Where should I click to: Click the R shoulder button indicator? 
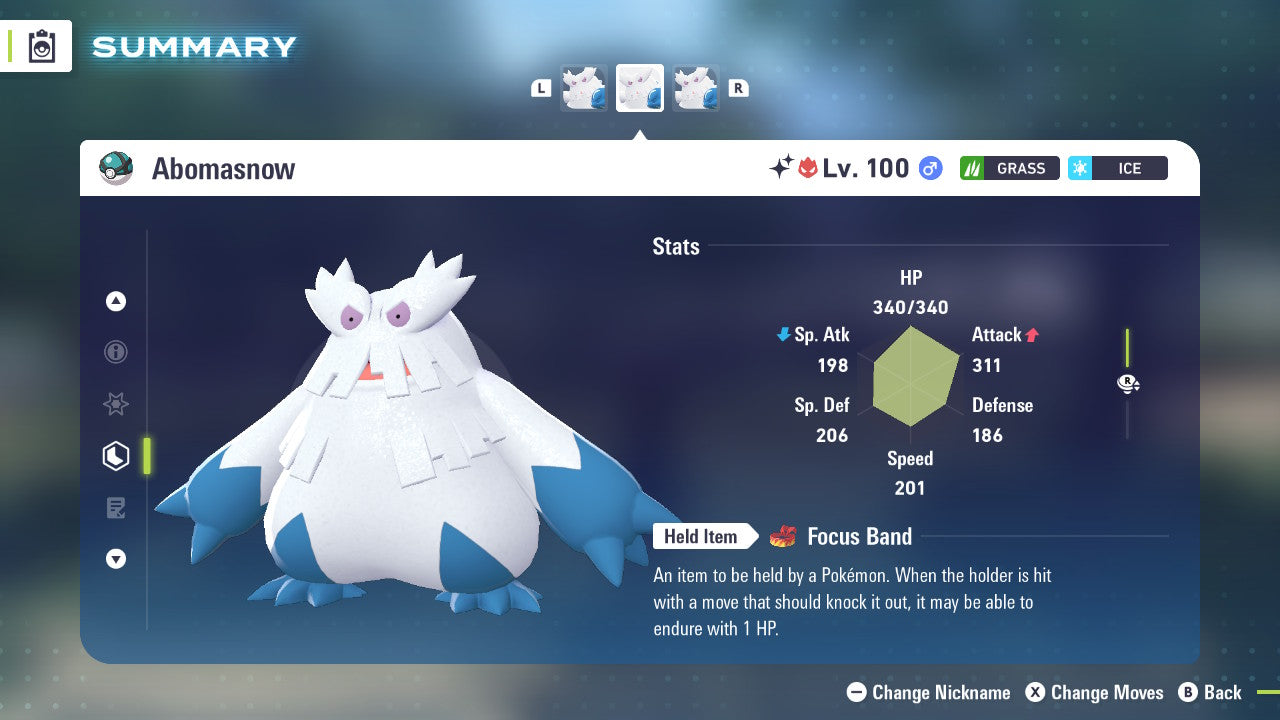pos(738,87)
